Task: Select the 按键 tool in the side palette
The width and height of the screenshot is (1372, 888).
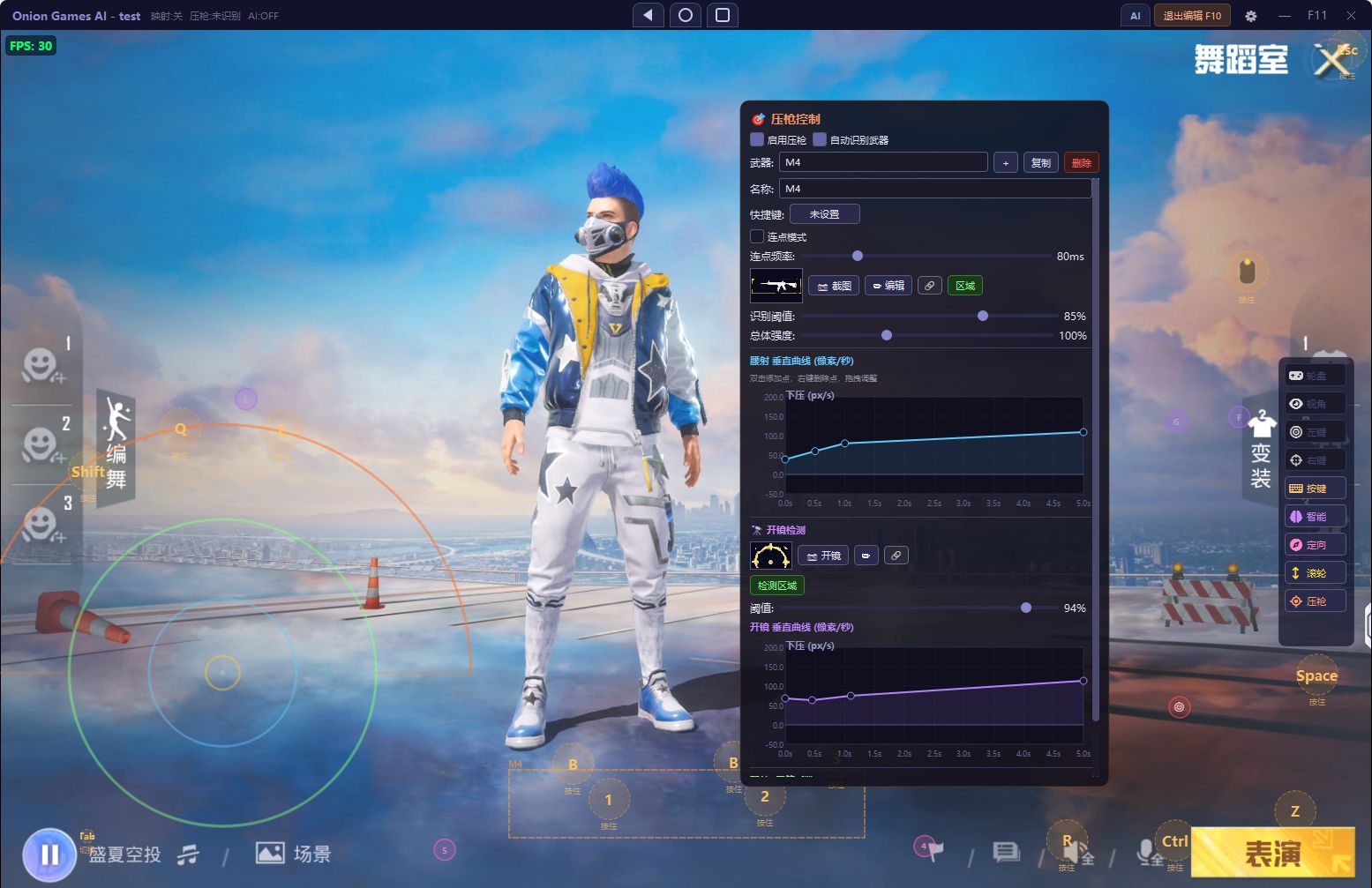Action: (1315, 489)
